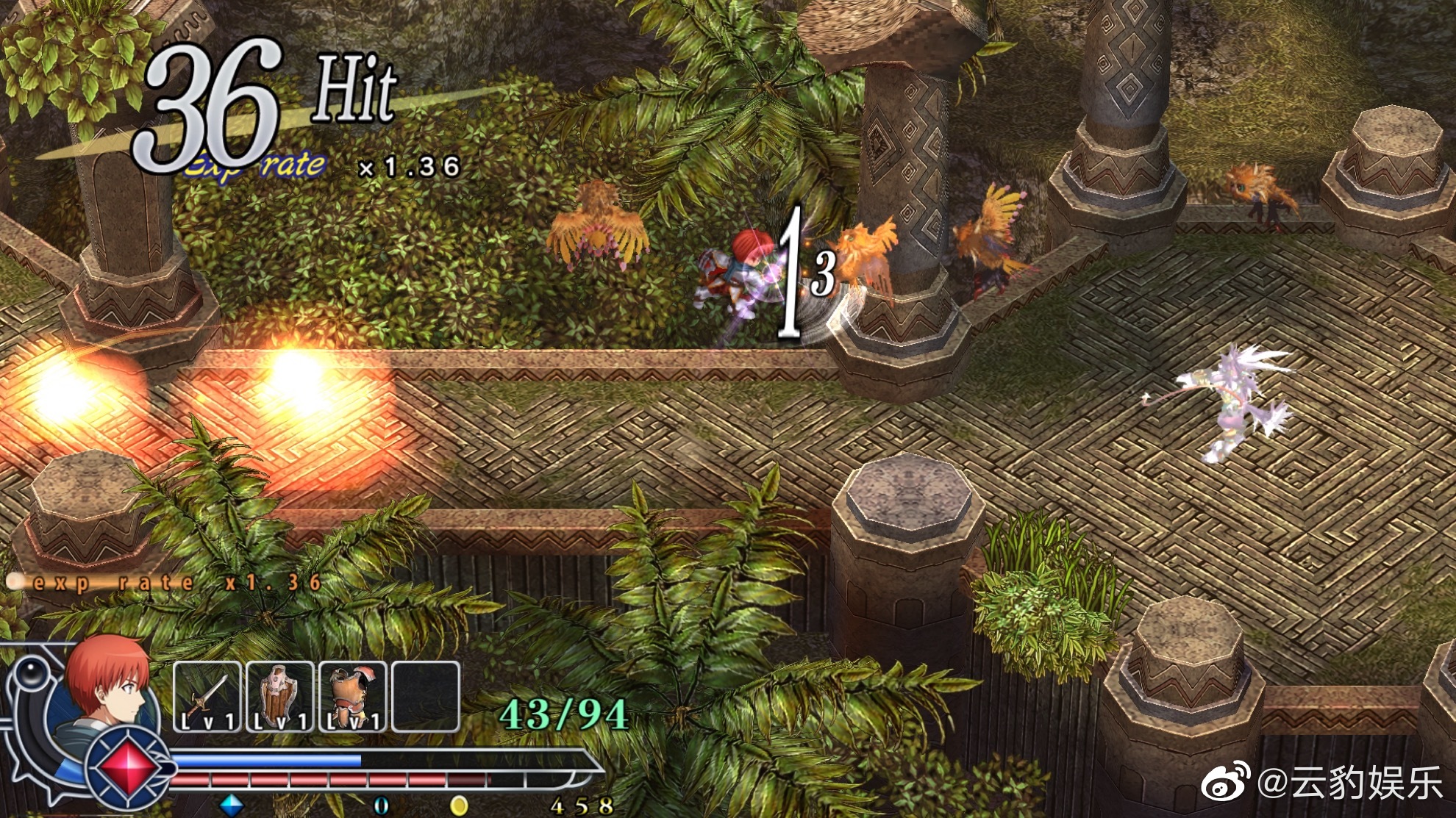Activate the red gem skill emblem

128,766
